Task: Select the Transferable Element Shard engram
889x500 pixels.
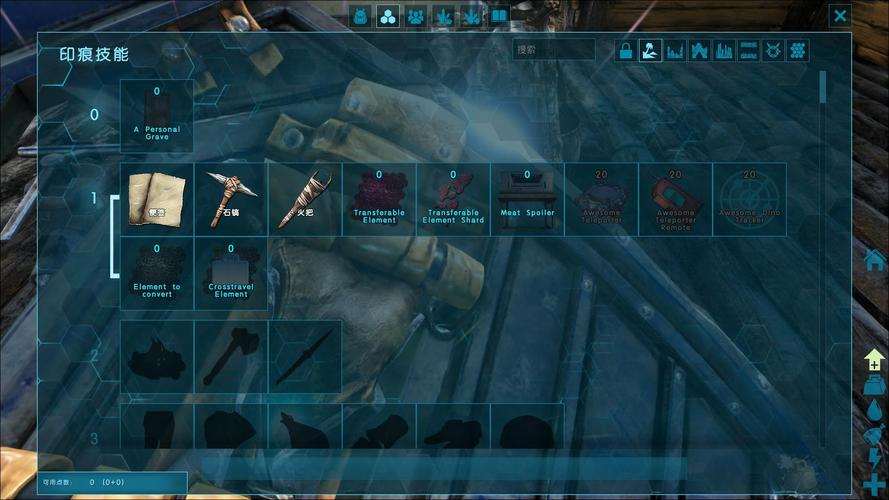Action: pyautogui.click(x=453, y=199)
